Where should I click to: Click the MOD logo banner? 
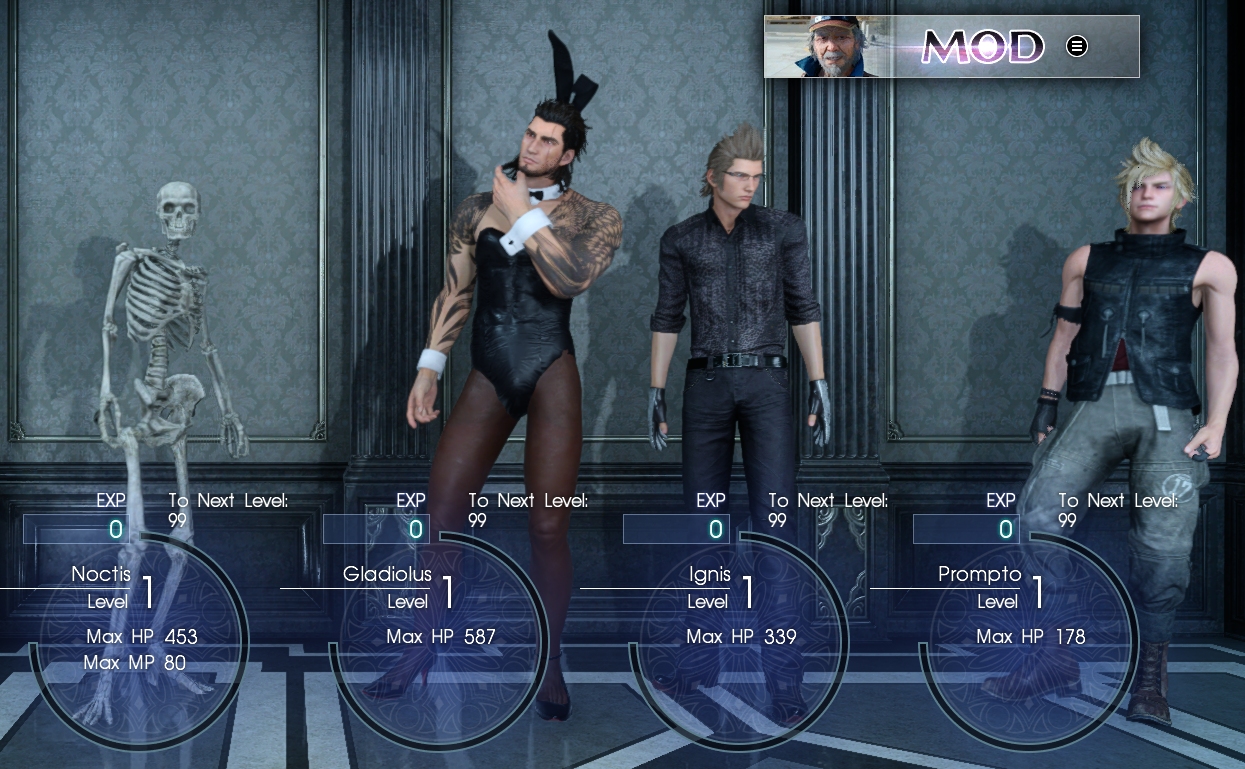click(982, 46)
